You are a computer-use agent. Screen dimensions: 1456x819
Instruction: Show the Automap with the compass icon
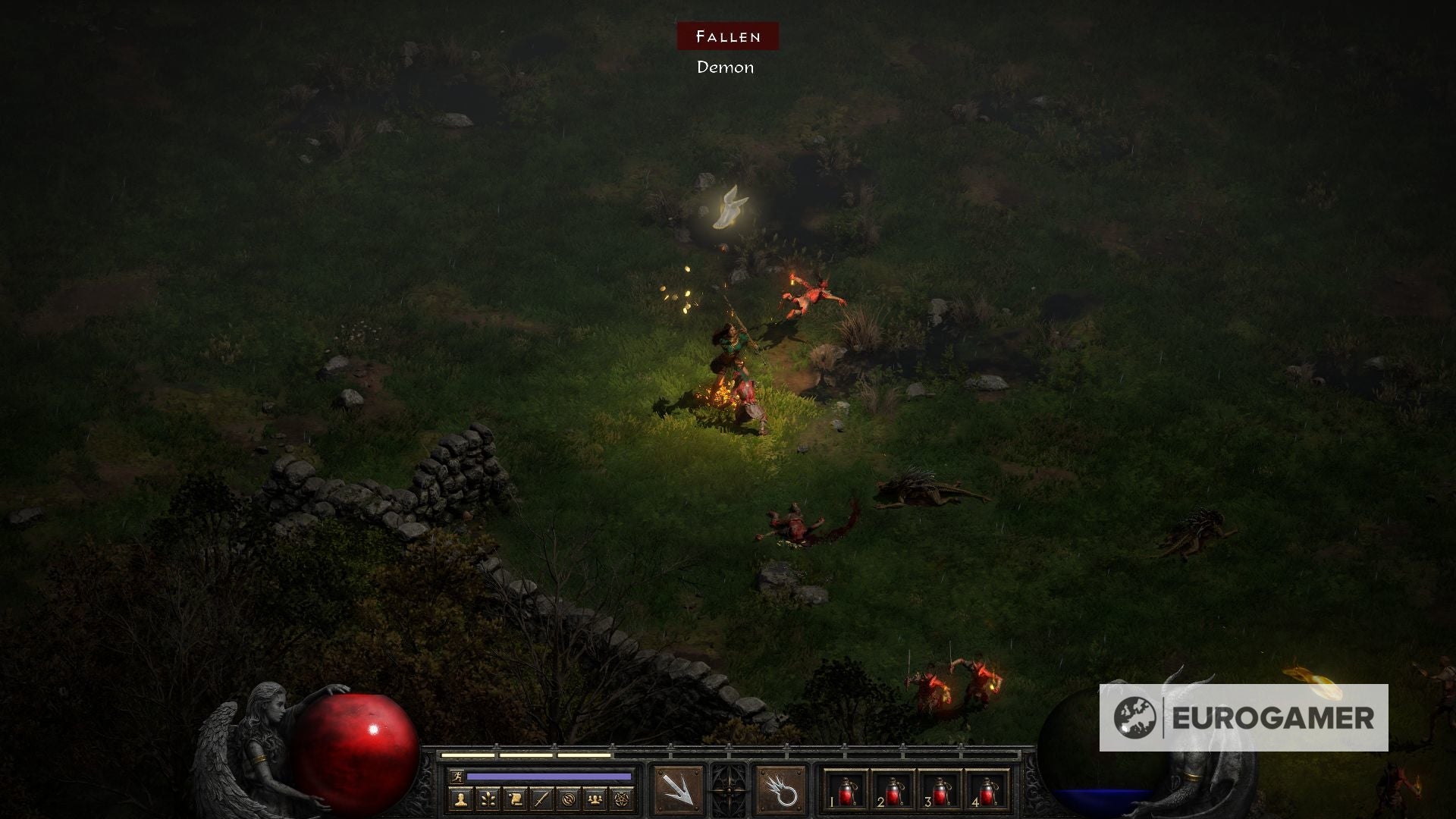pyautogui.click(x=570, y=799)
